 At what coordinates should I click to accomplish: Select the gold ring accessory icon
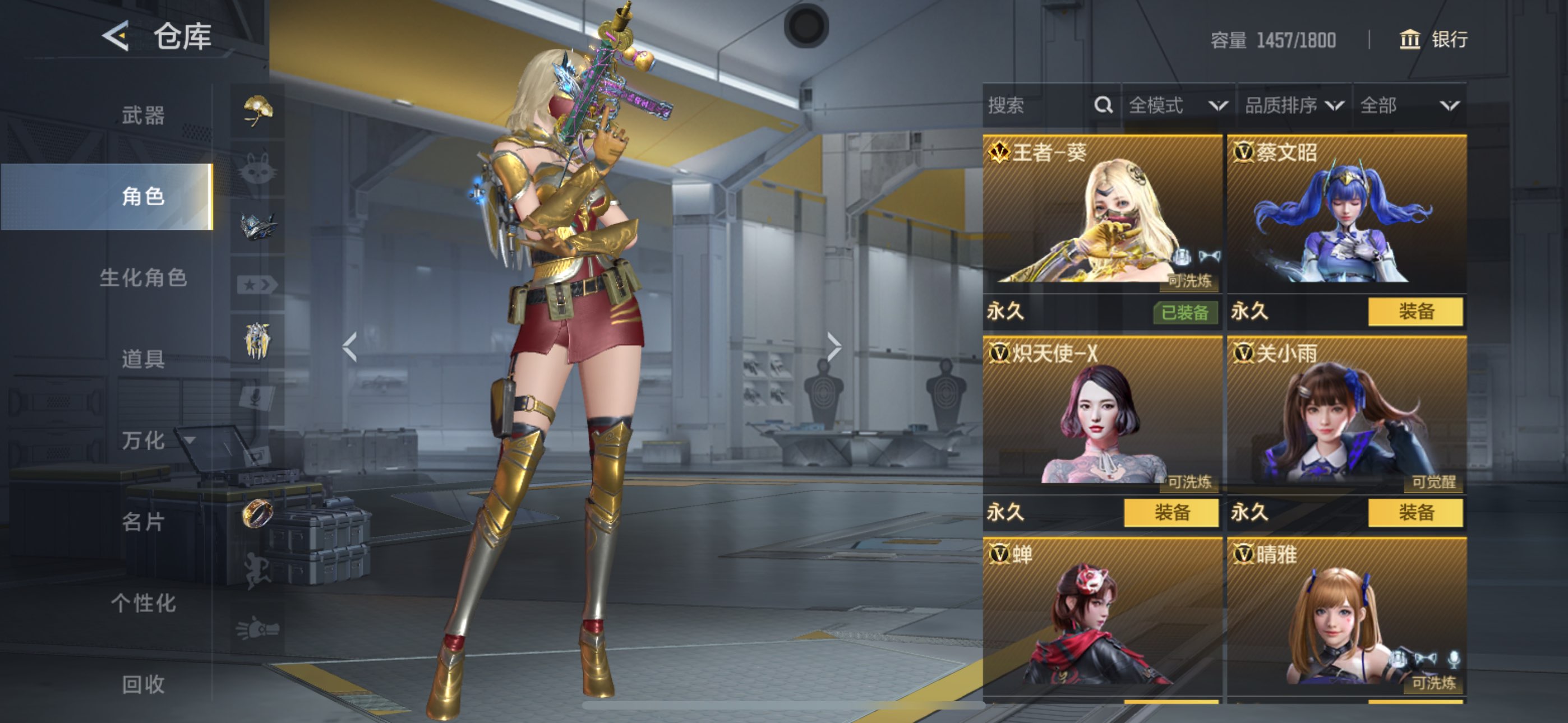(257, 513)
